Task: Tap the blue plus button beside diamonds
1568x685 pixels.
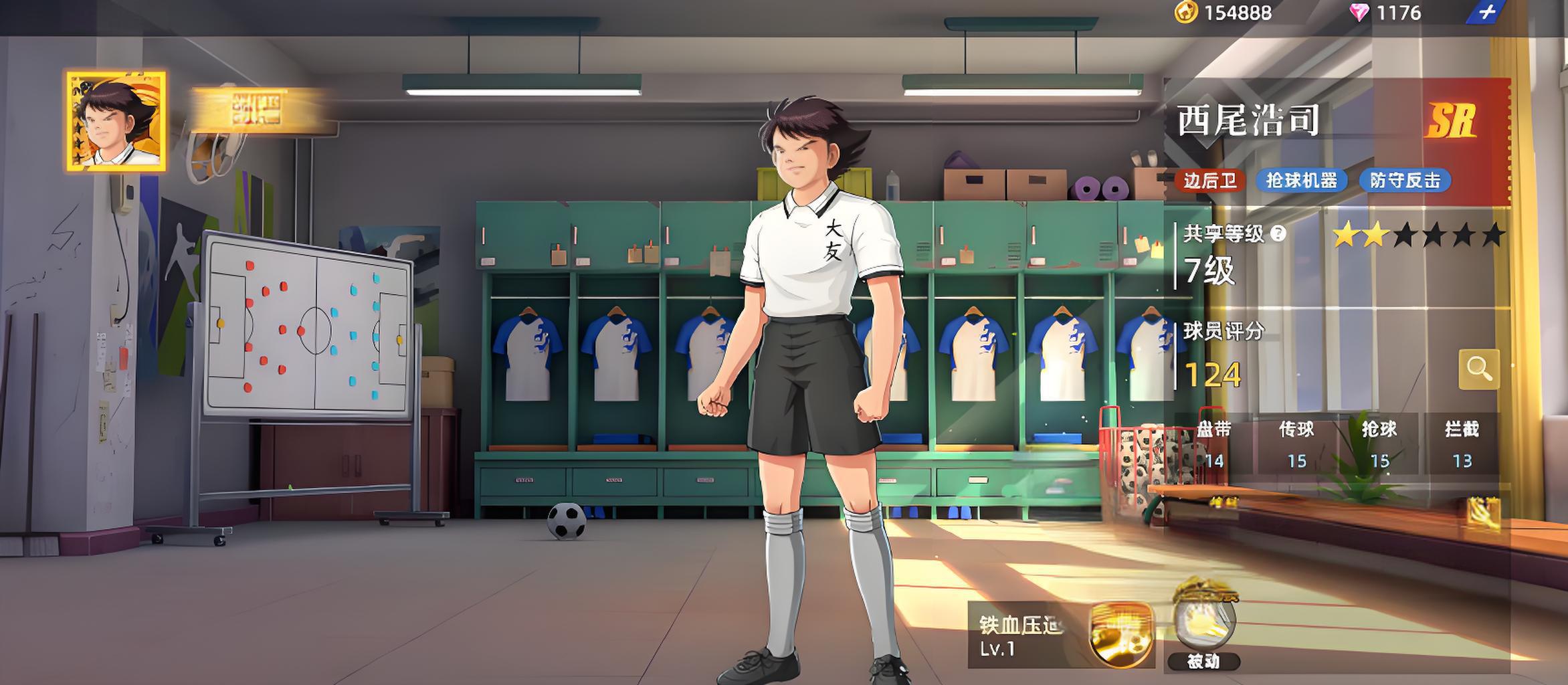Action: 1486,13
